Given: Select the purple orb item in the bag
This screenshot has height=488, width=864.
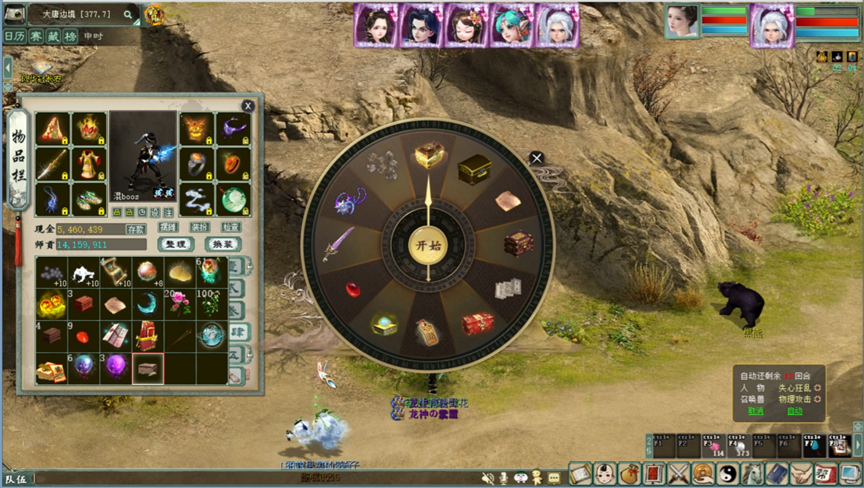Looking at the screenshot, I should tap(116, 367).
